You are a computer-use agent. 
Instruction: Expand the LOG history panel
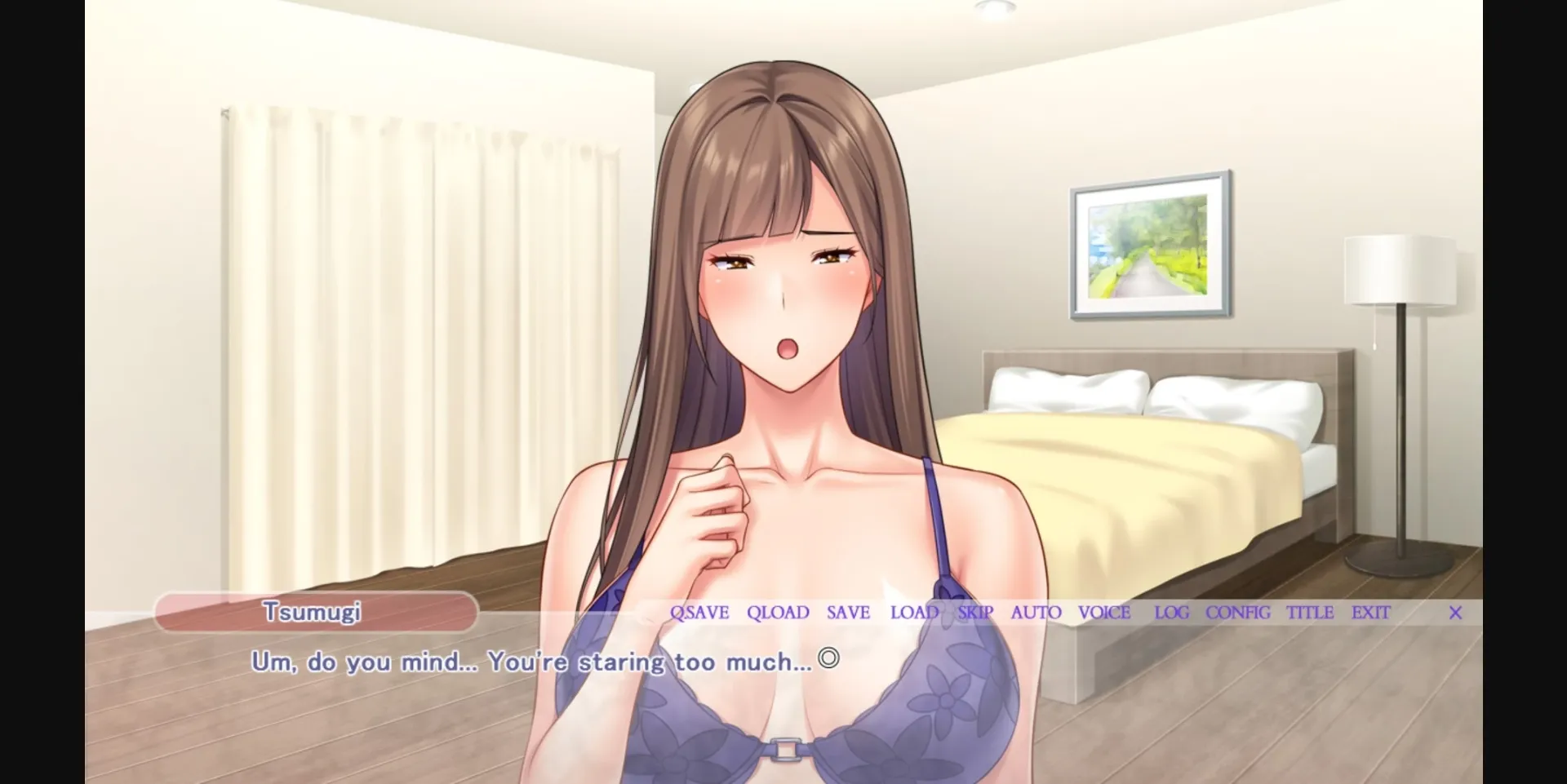[1170, 613]
